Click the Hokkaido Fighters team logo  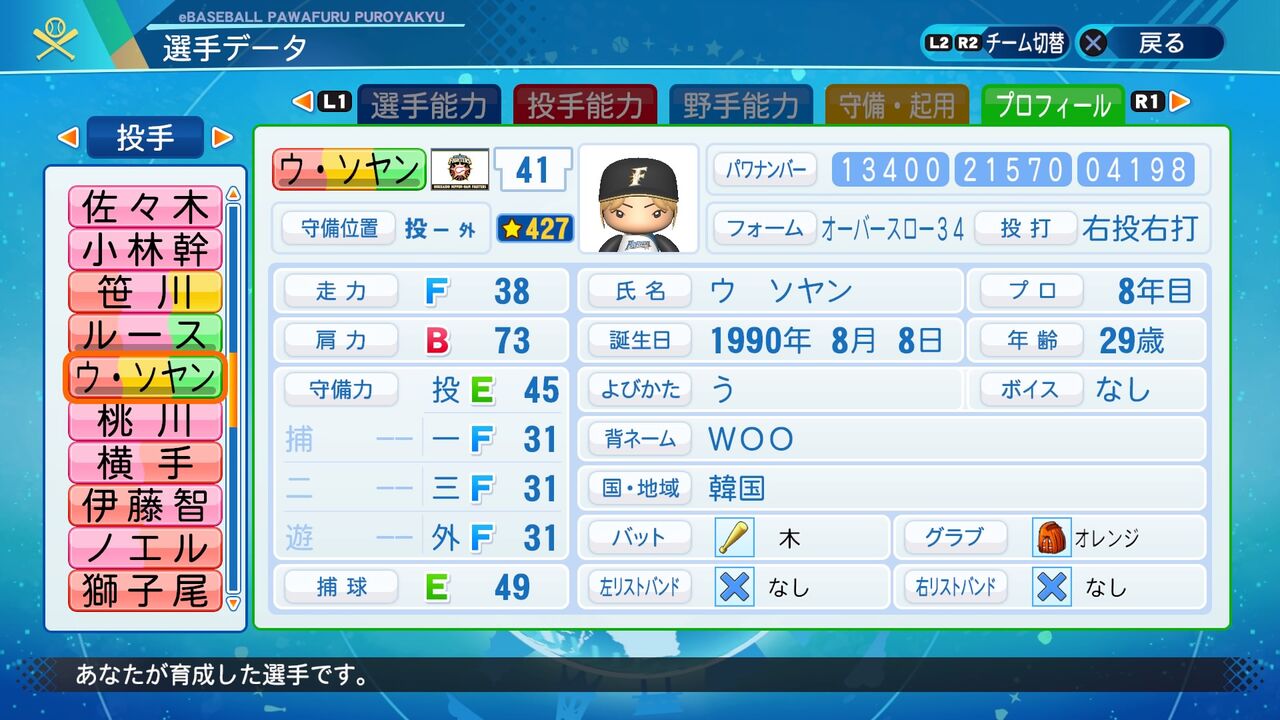click(460, 170)
